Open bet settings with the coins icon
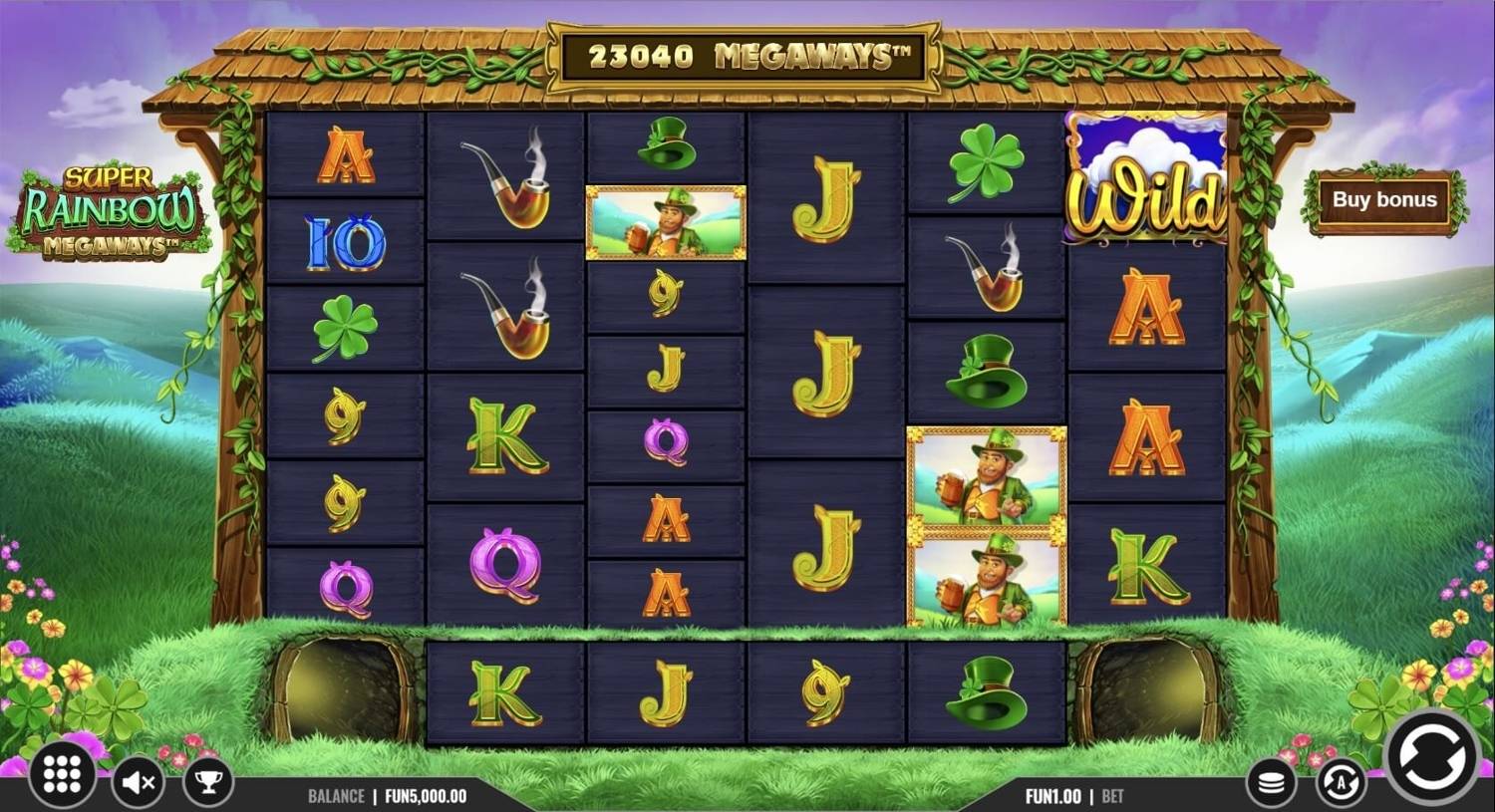 [1272, 780]
